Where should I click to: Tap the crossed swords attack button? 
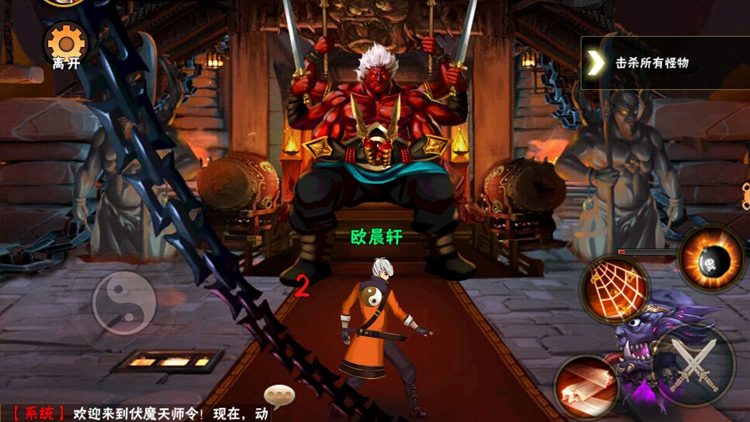tap(694, 364)
